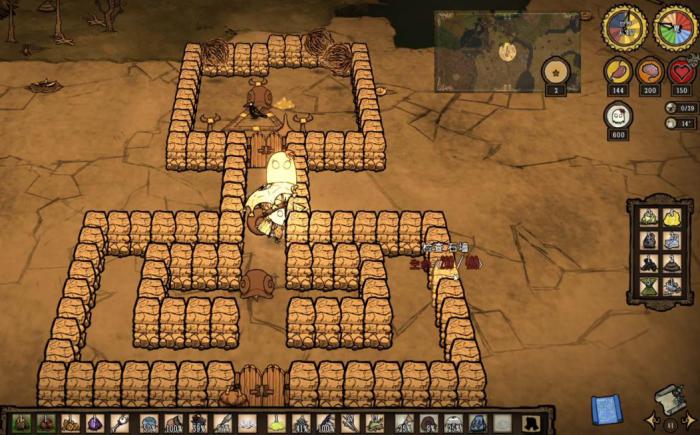
Task: Select the green hourglass-shaped backpack item
Action: (648, 286)
